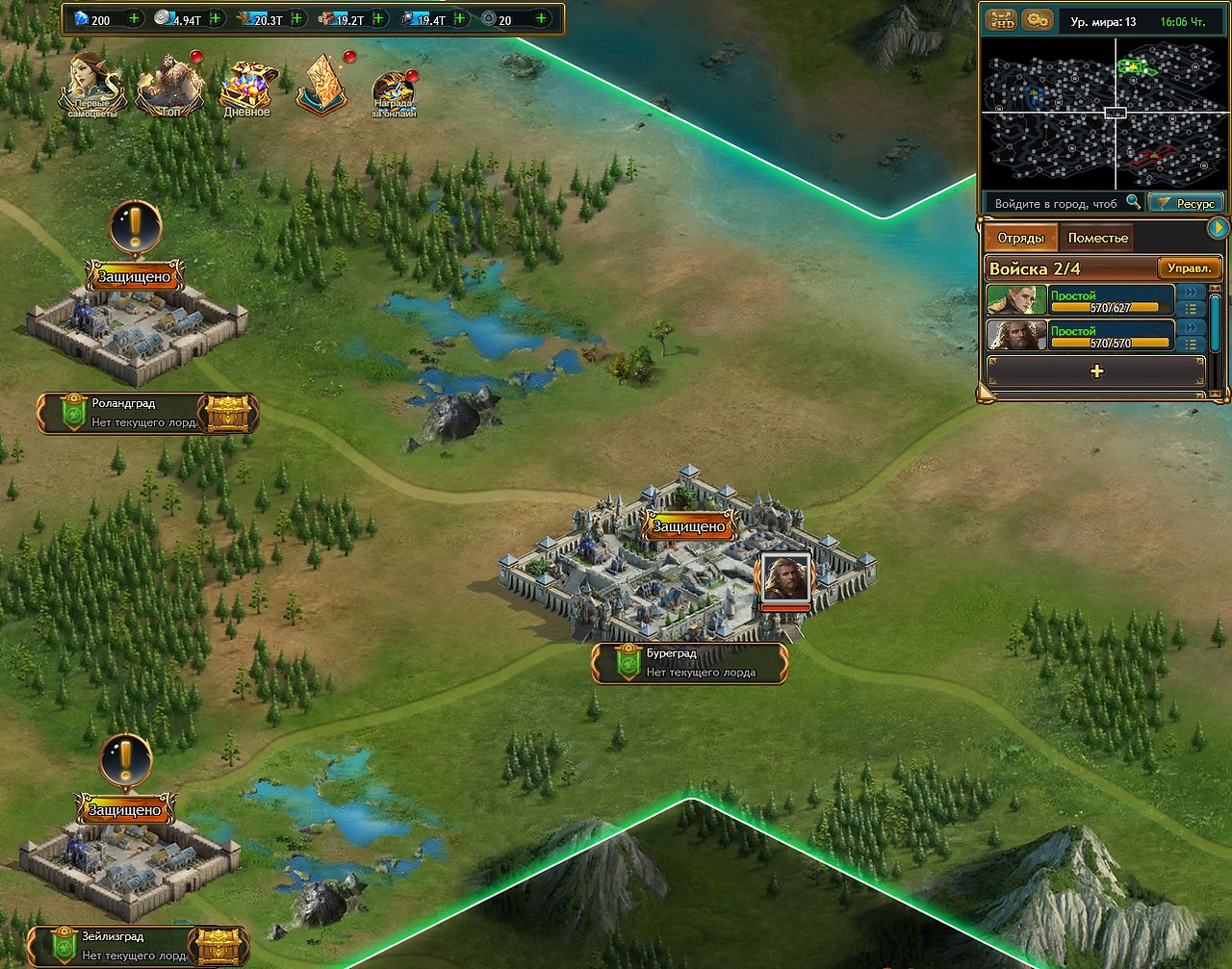
Task: Toggle the HD graphics mode button
Action: pos(1000,19)
